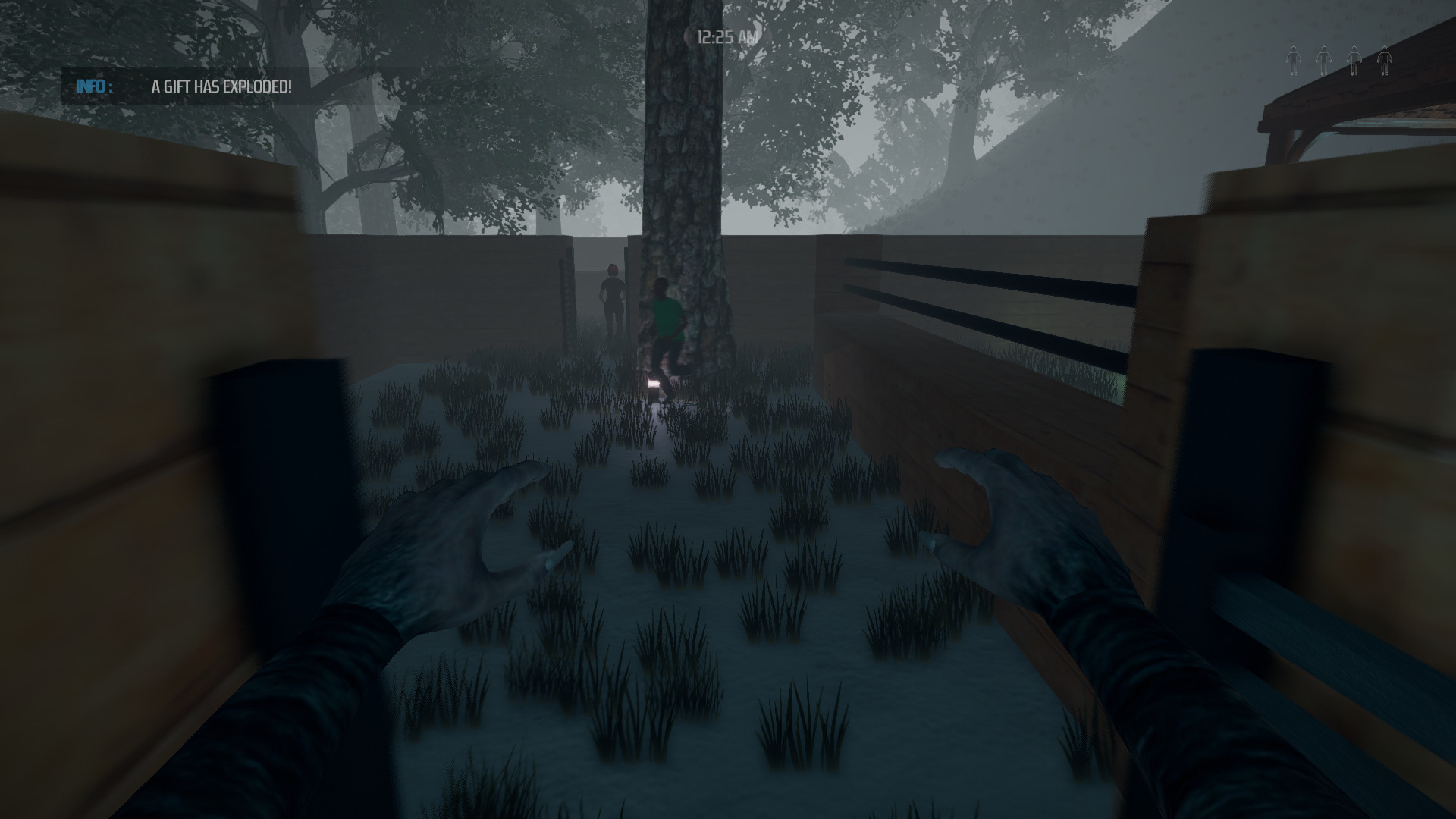Expand the player icons row
Viewport: 1456px width, 819px height.
[1339, 61]
